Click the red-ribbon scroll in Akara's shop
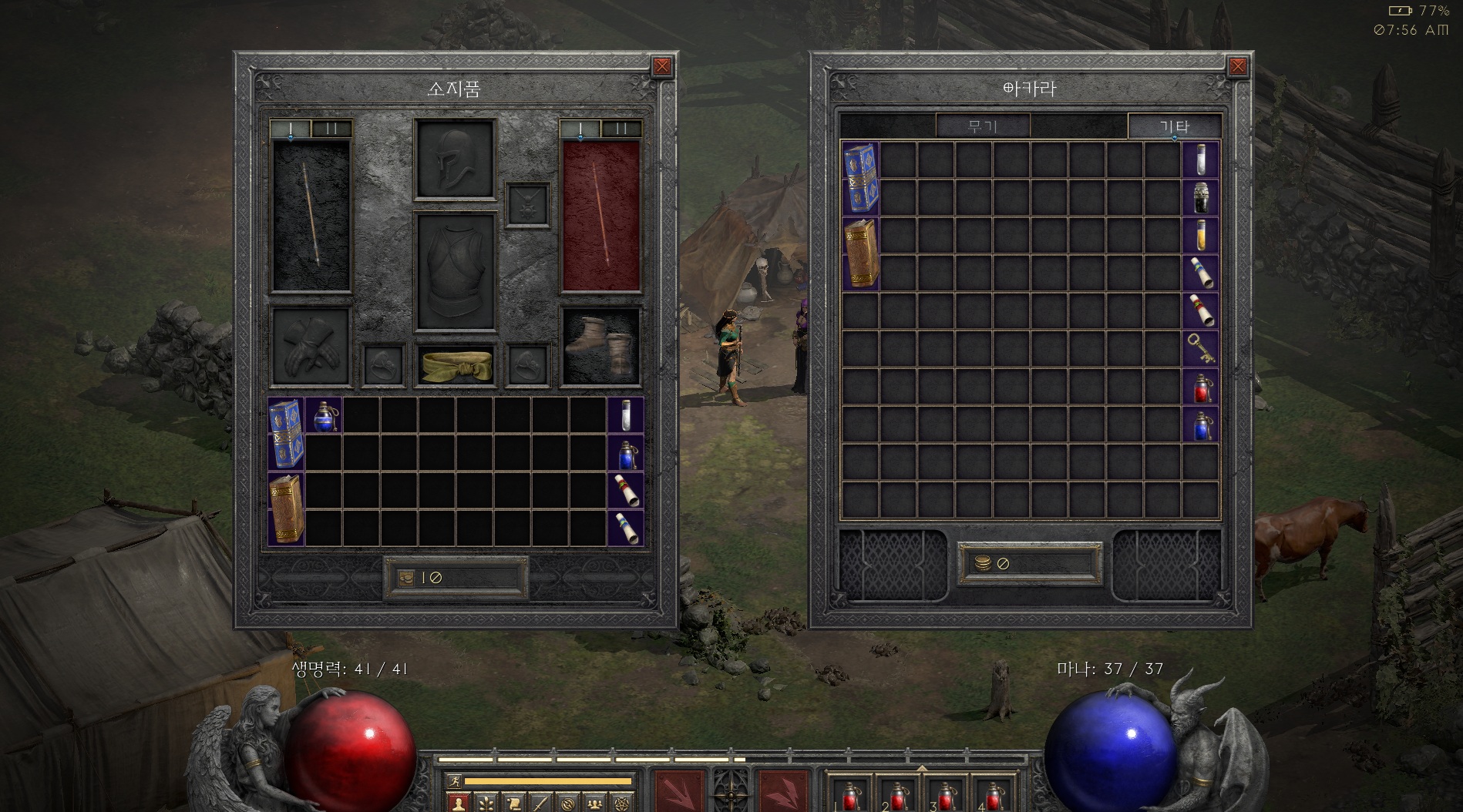Screen dimensions: 1463x812 (1201, 310)
